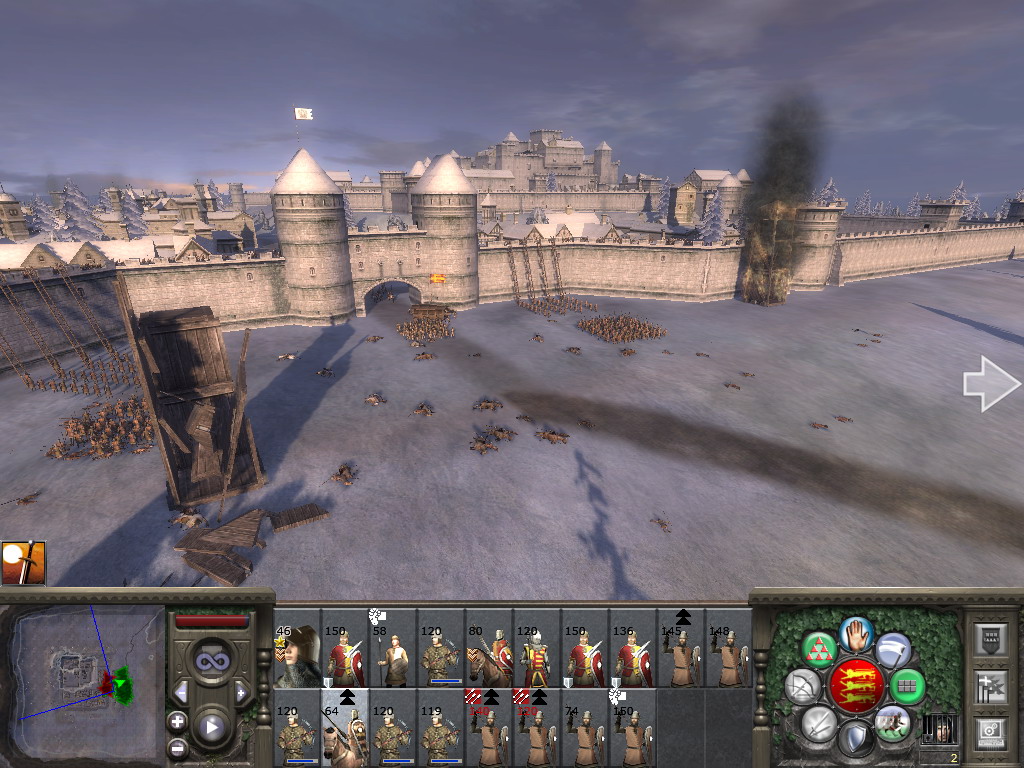Select the cavalry unit card with 80 men
The image size is (1024, 768).
pos(488,656)
